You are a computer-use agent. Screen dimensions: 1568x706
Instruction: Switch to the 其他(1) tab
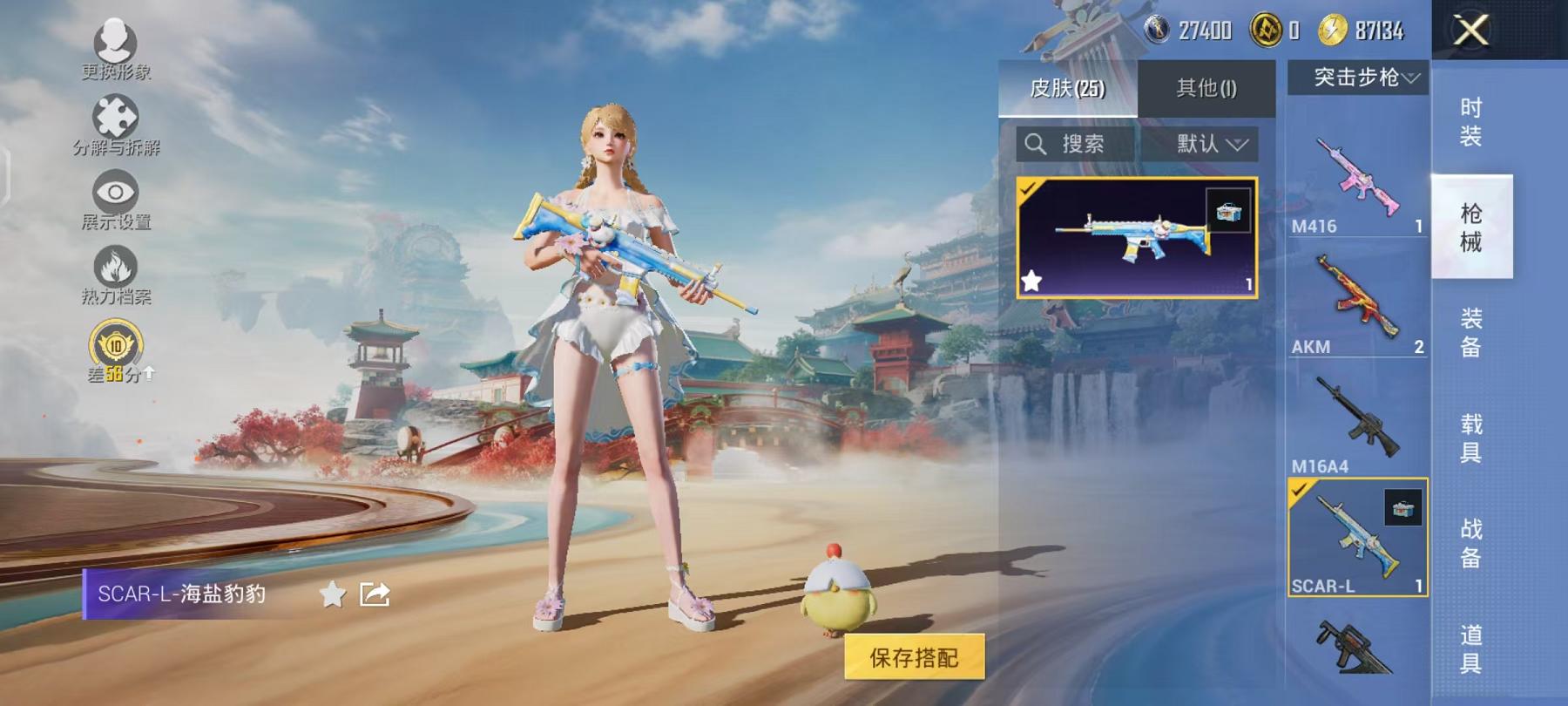coord(1206,87)
